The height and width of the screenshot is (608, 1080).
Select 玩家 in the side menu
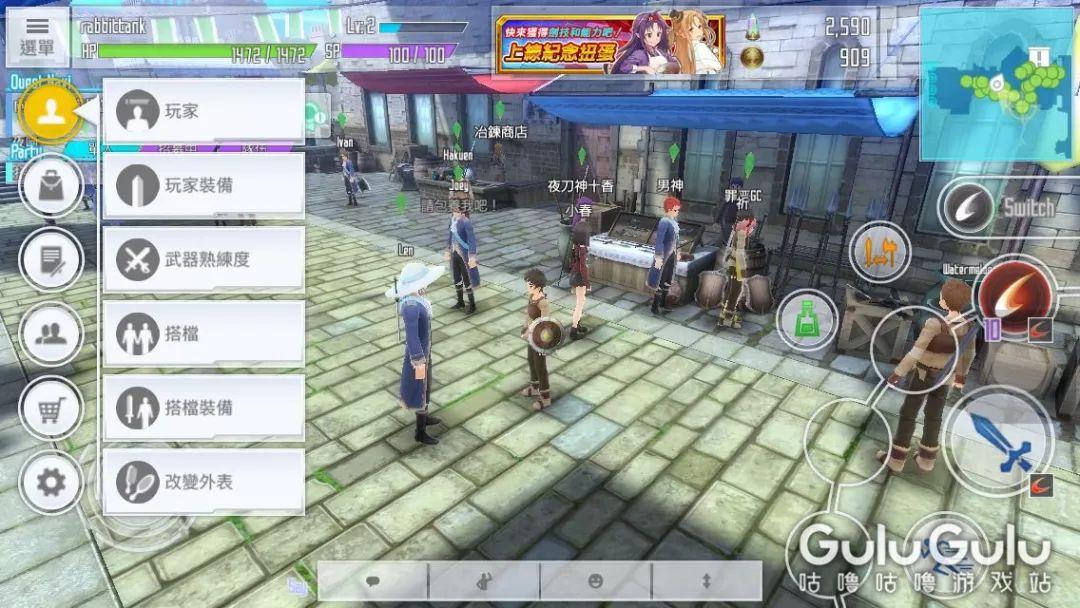click(x=204, y=111)
